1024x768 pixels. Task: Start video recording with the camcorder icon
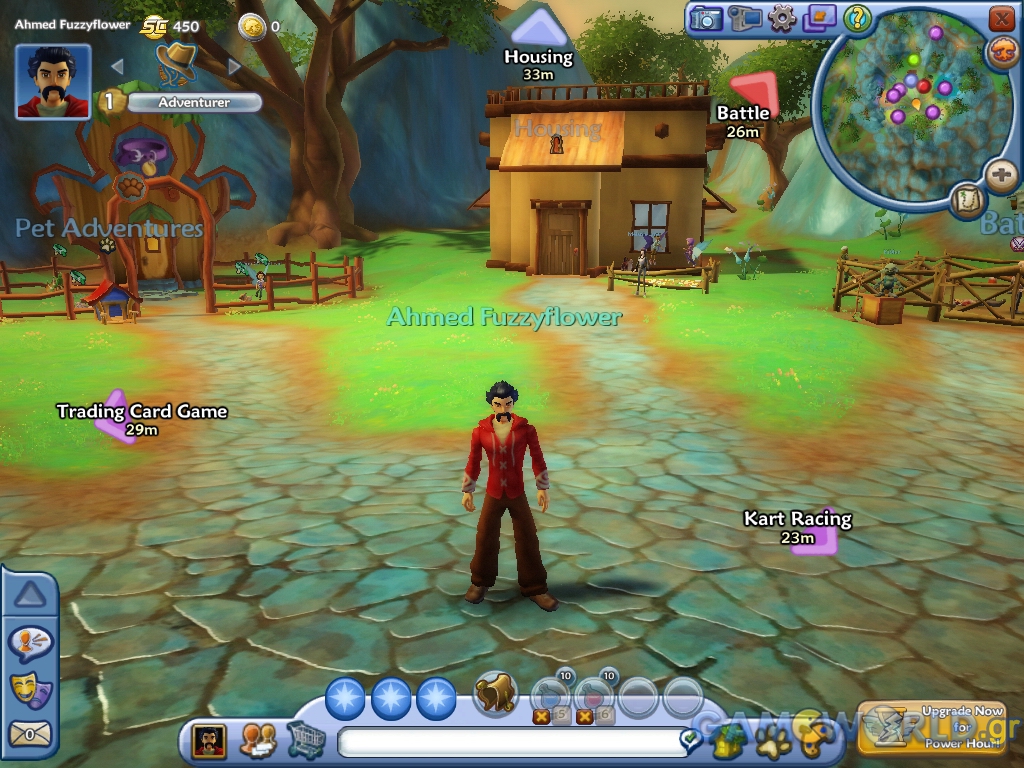click(744, 18)
